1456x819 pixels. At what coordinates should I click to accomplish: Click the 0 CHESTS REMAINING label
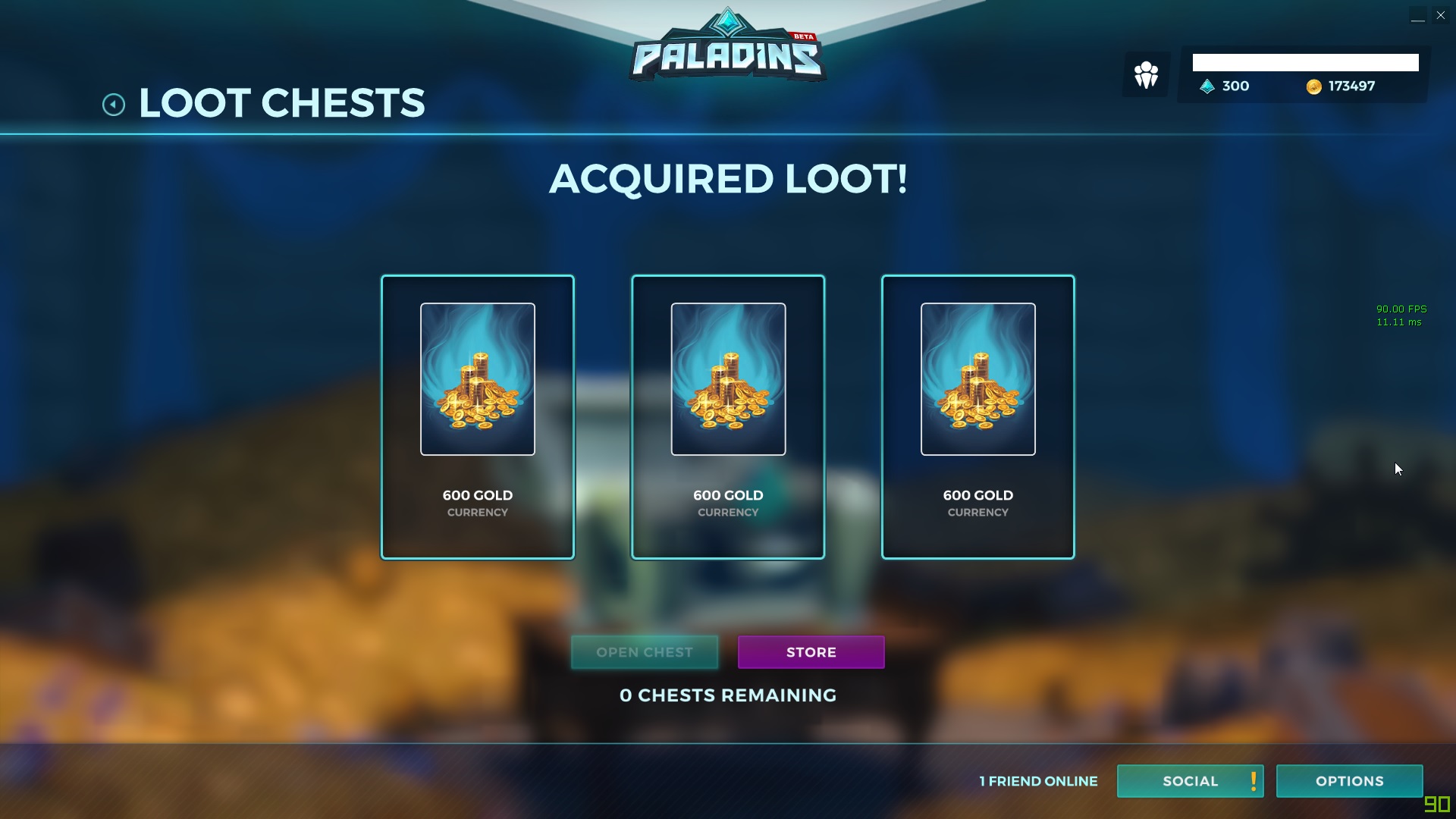tap(727, 695)
